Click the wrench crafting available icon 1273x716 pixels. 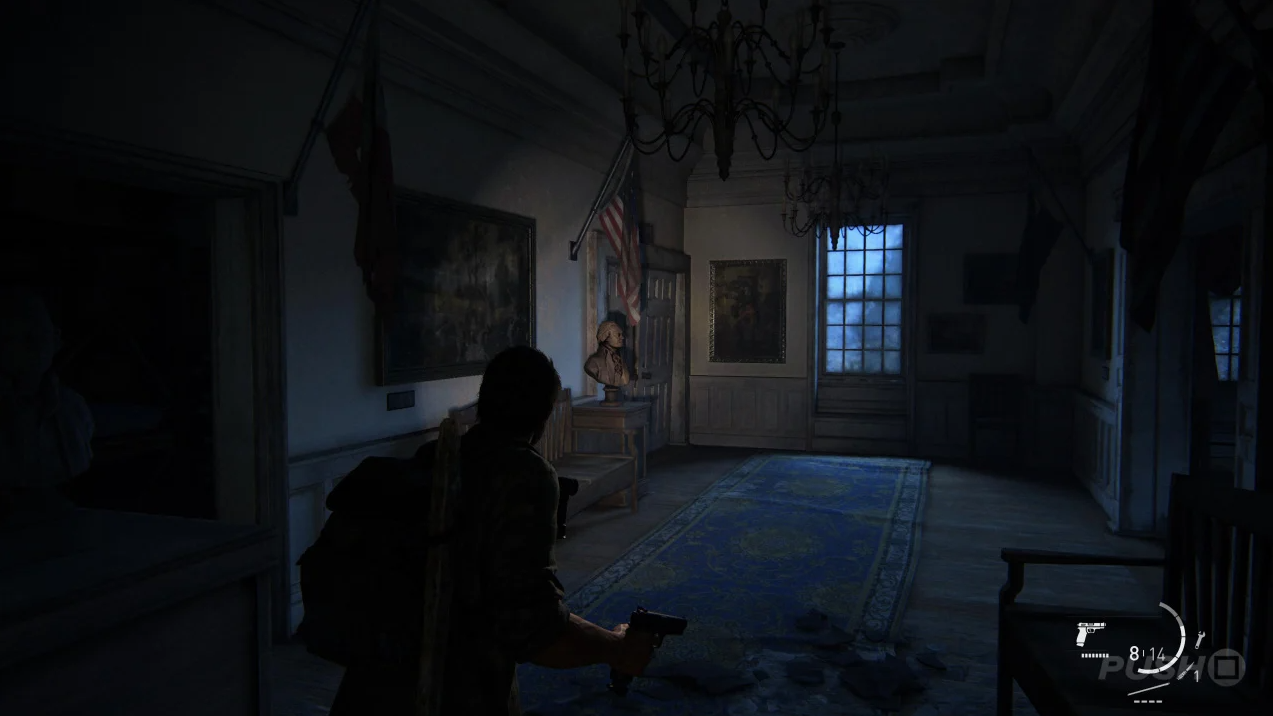(x=1199, y=639)
